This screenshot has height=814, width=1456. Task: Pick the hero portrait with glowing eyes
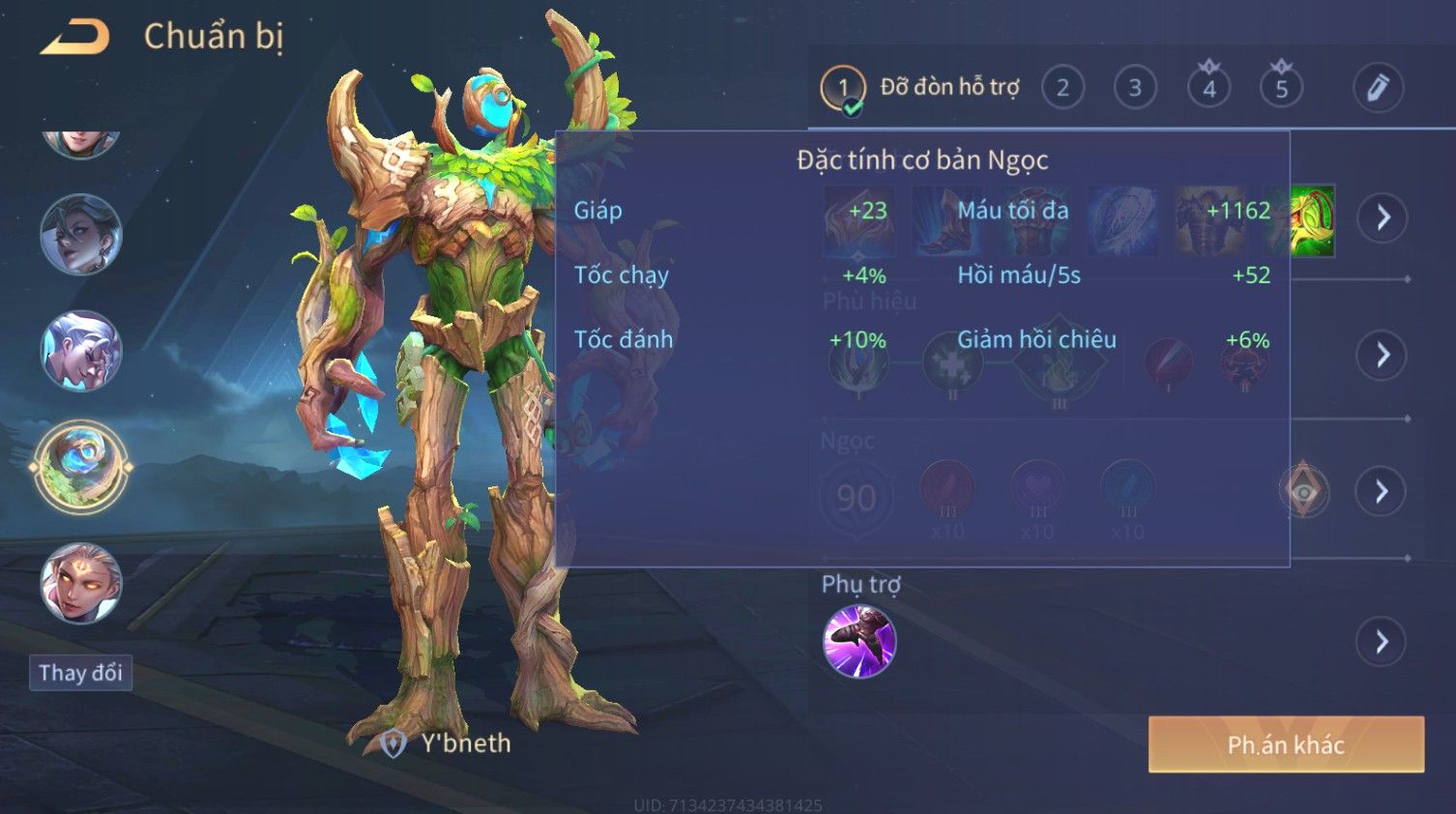tap(81, 583)
